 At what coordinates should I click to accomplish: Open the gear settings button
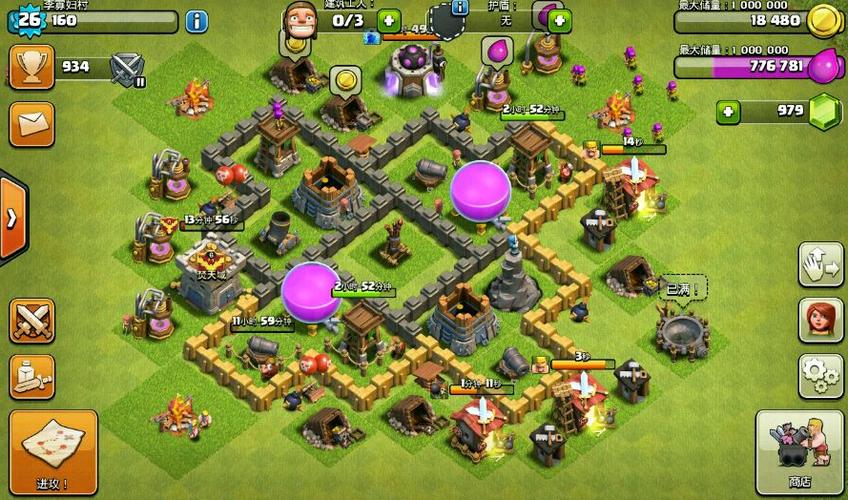(x=820, y=376)
